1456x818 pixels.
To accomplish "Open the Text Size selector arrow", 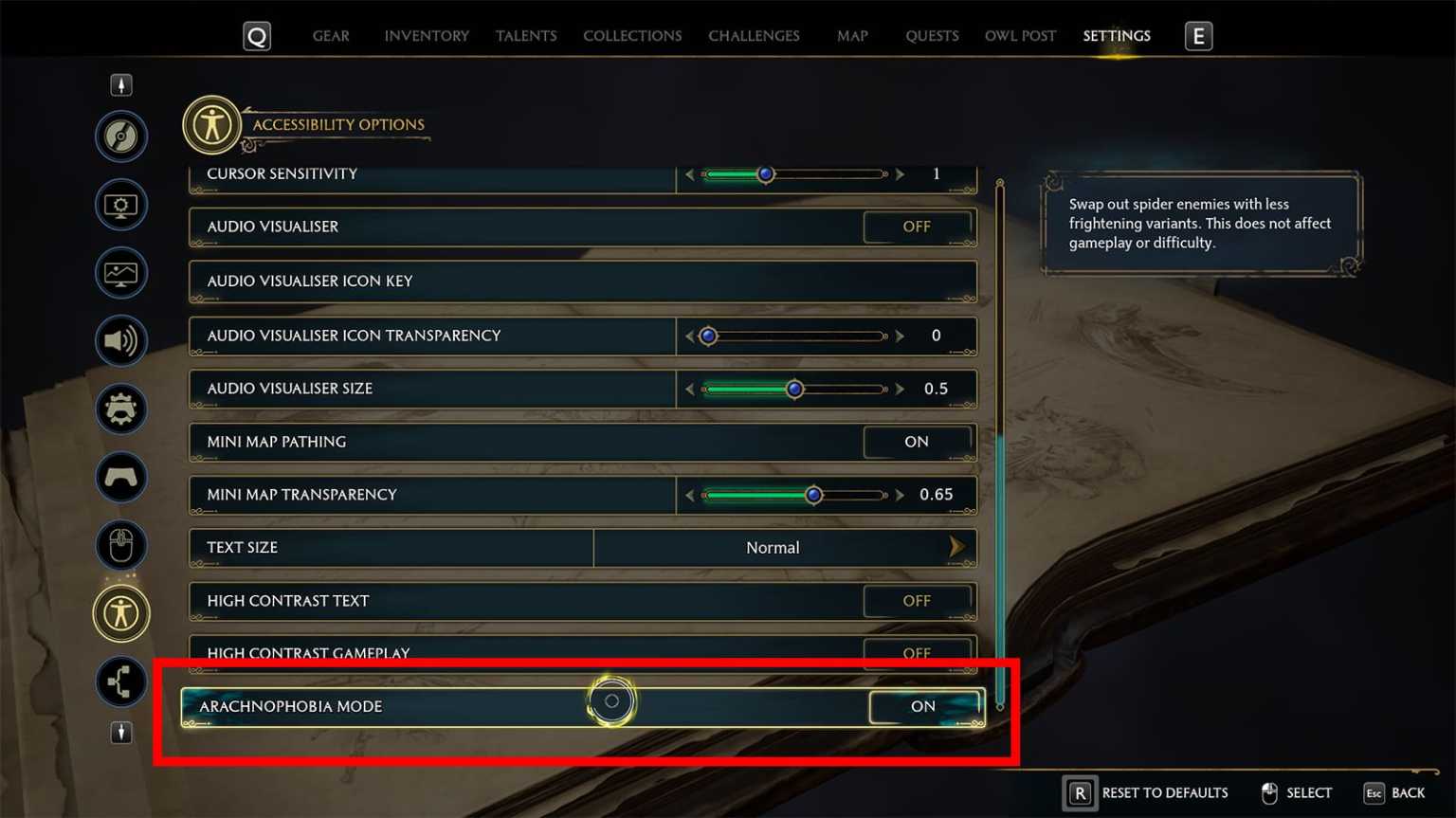I will click(x=957, y=547).
